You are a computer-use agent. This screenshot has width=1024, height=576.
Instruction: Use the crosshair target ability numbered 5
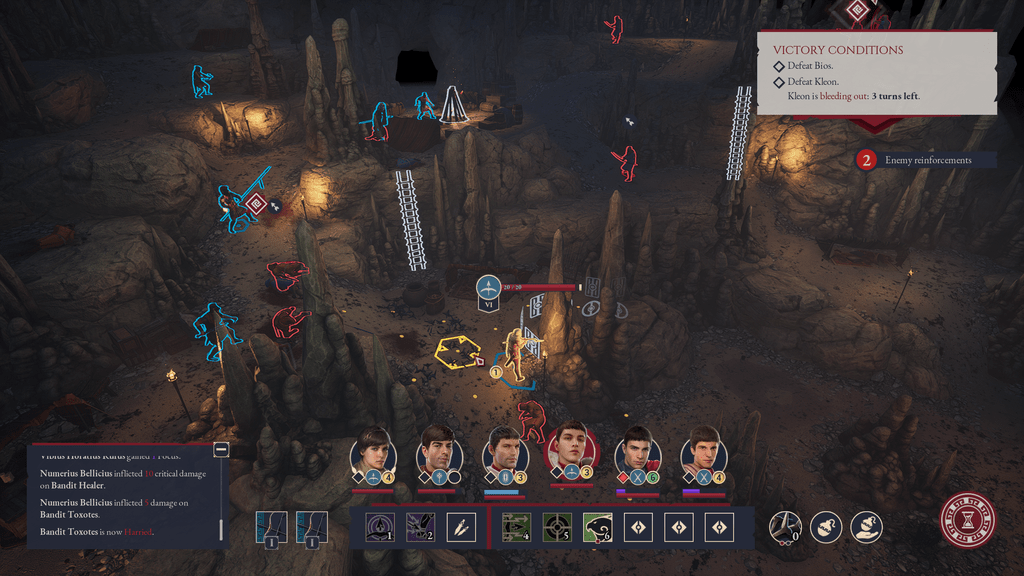point(557,527)
